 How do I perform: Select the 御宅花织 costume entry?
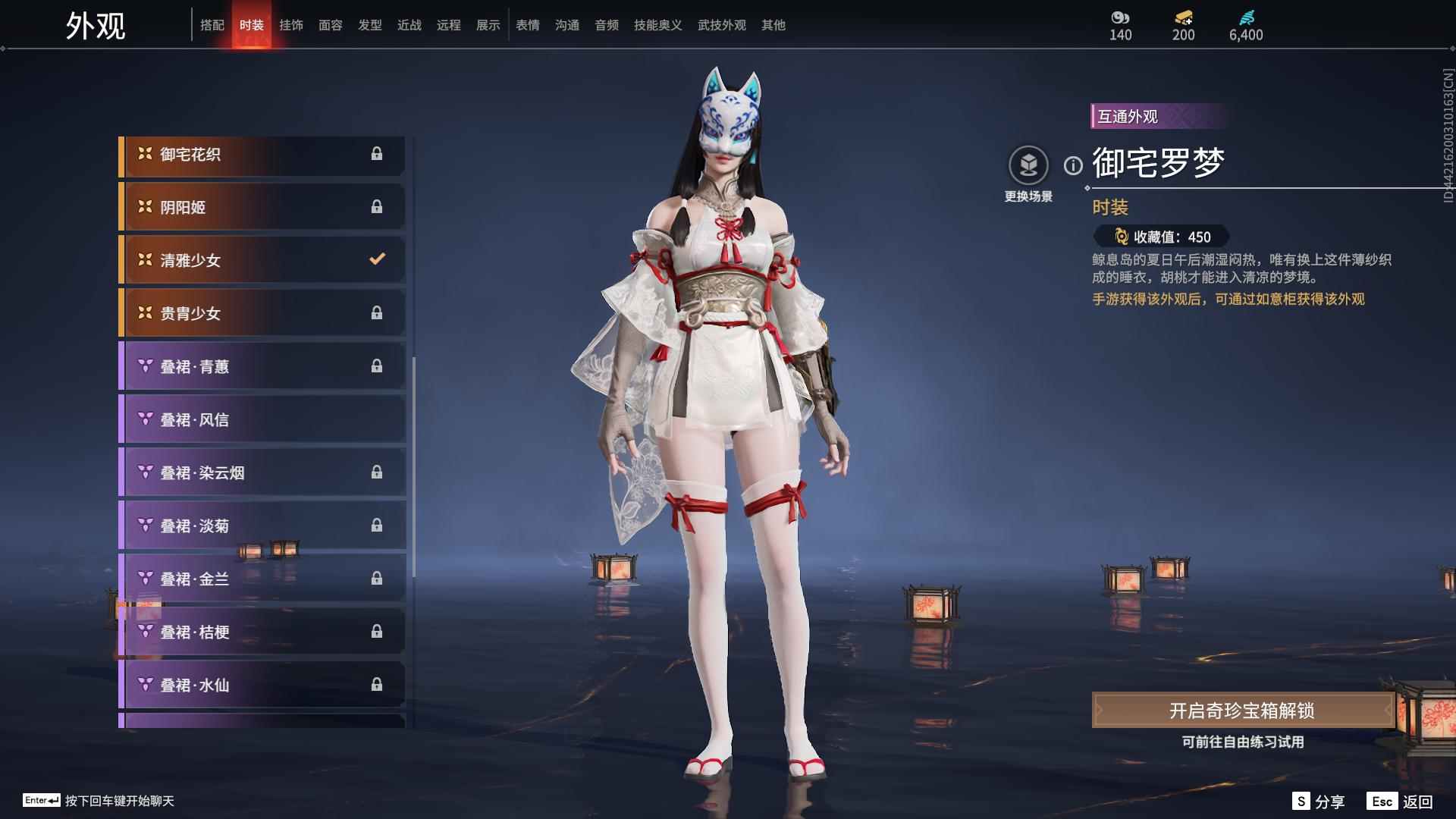(x=262, y=153)
